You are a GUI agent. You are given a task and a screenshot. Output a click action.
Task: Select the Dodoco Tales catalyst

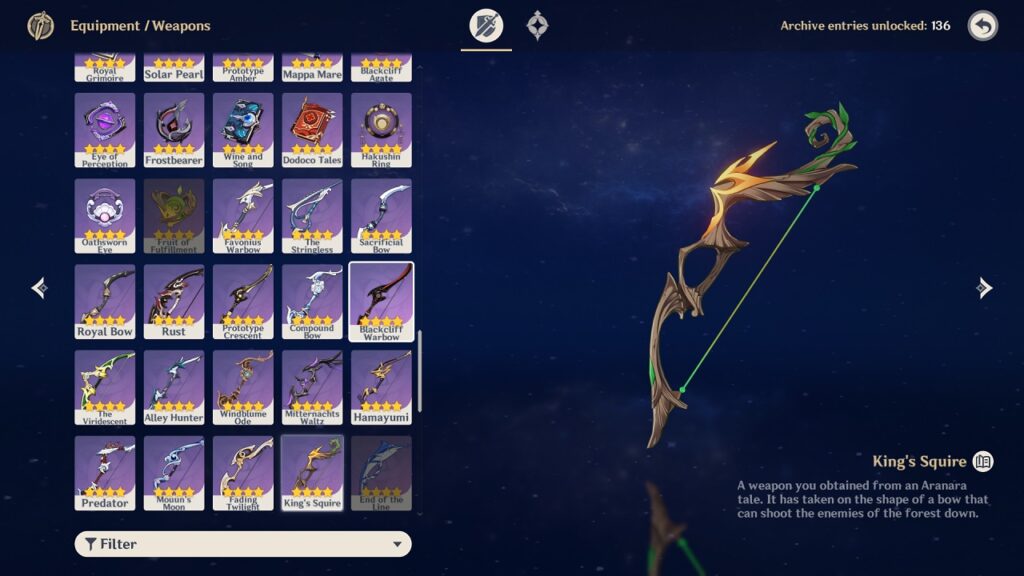[312, 129]
